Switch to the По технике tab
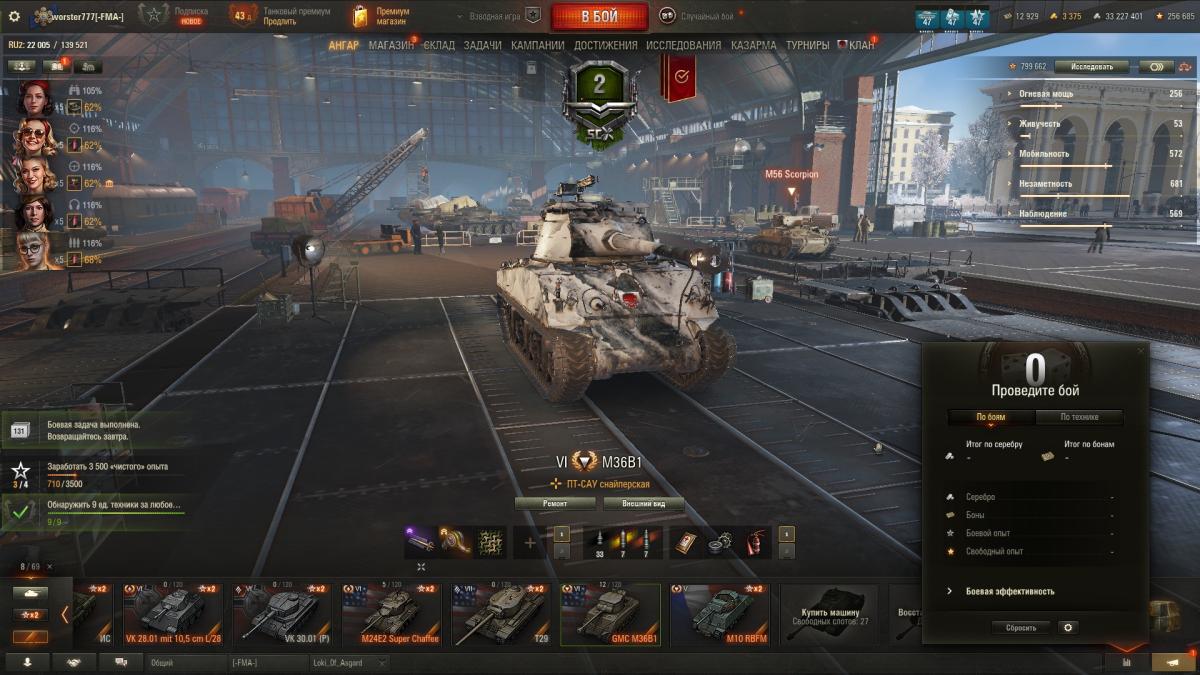The image size is (1200, 675). [1079, 417]
